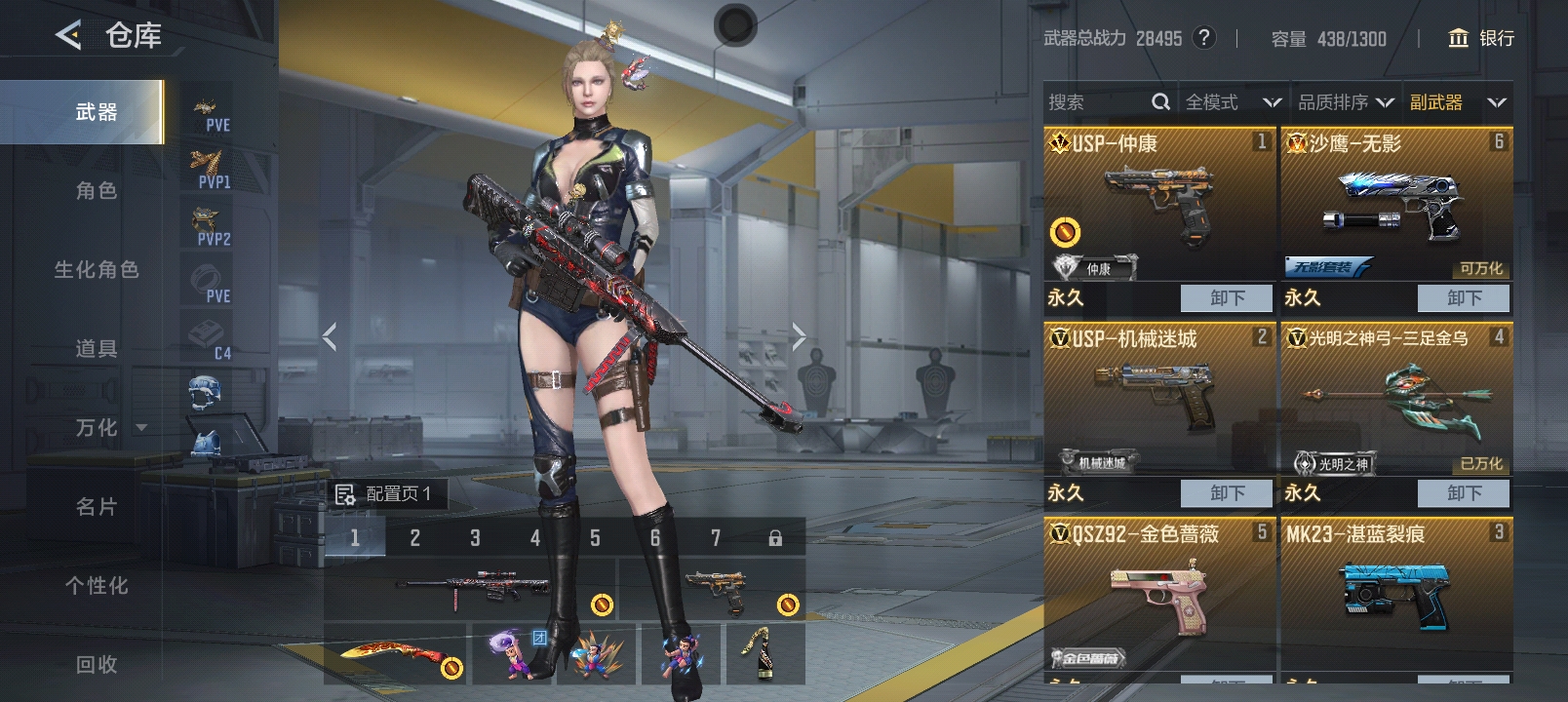The height and width of the screenshot is (702, 1568).
Task: Open the 名片 category
Action: click(x=96, y=507)
